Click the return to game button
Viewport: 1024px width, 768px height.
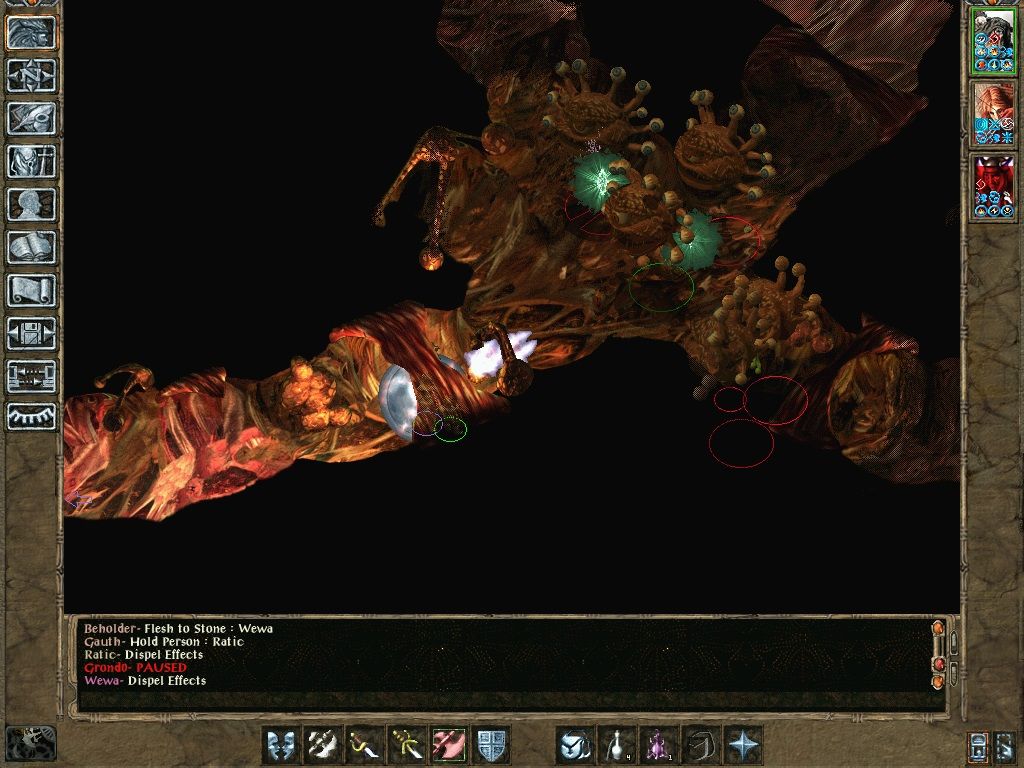[31, 33]
